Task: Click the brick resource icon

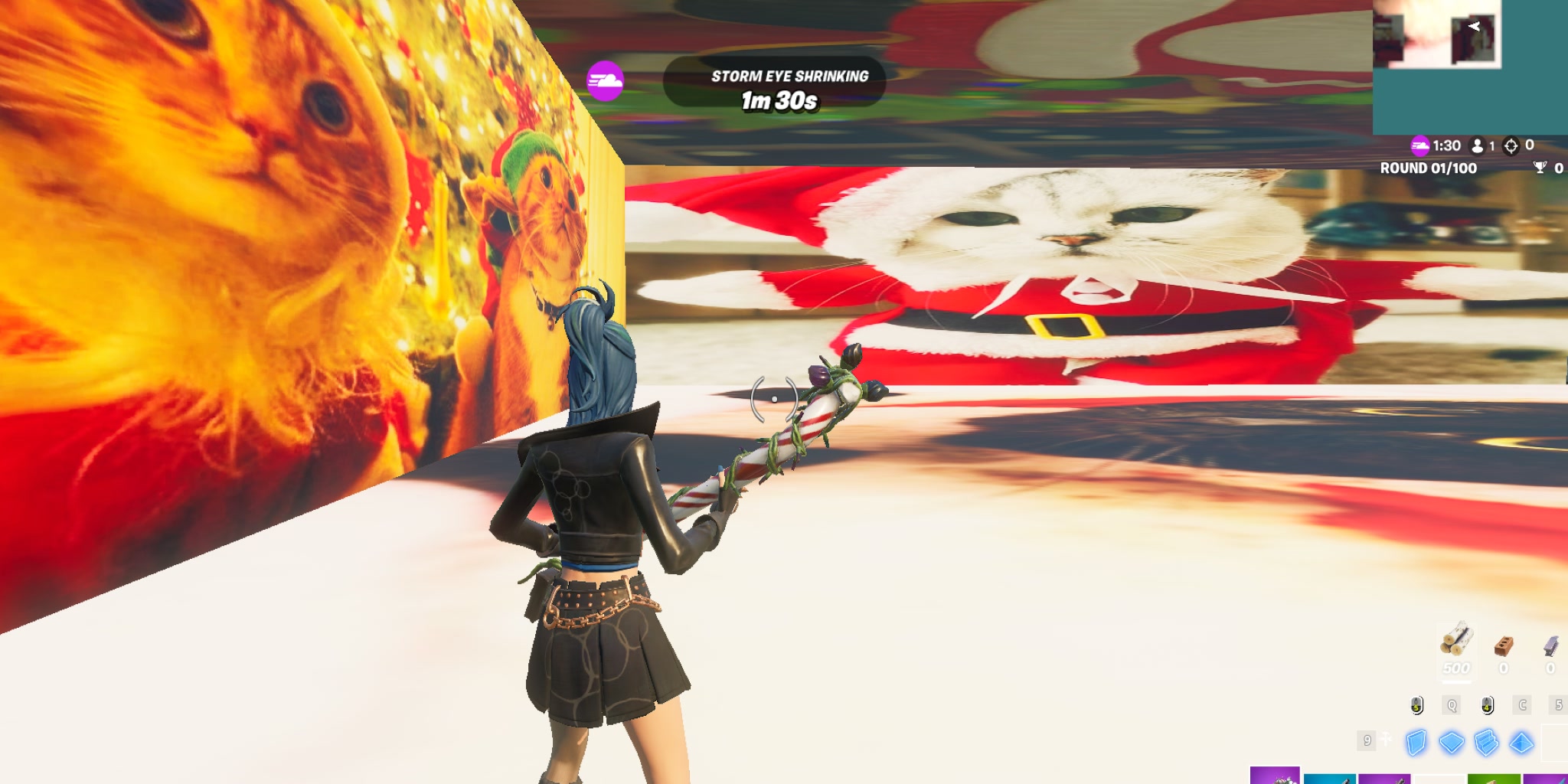Action: coord(1505,645)
